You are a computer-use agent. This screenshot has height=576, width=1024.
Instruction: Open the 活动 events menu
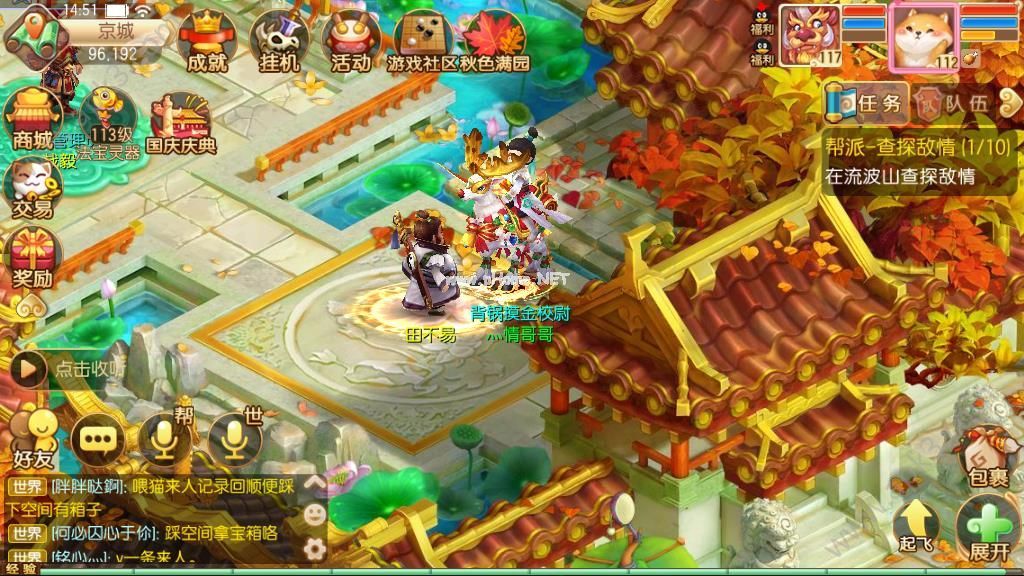[x=350, y=40]
